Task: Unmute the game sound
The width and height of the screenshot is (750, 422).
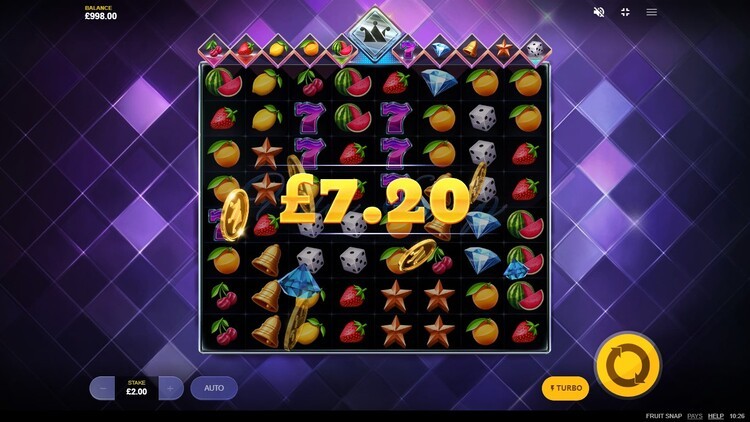Action: coord(599,12)
